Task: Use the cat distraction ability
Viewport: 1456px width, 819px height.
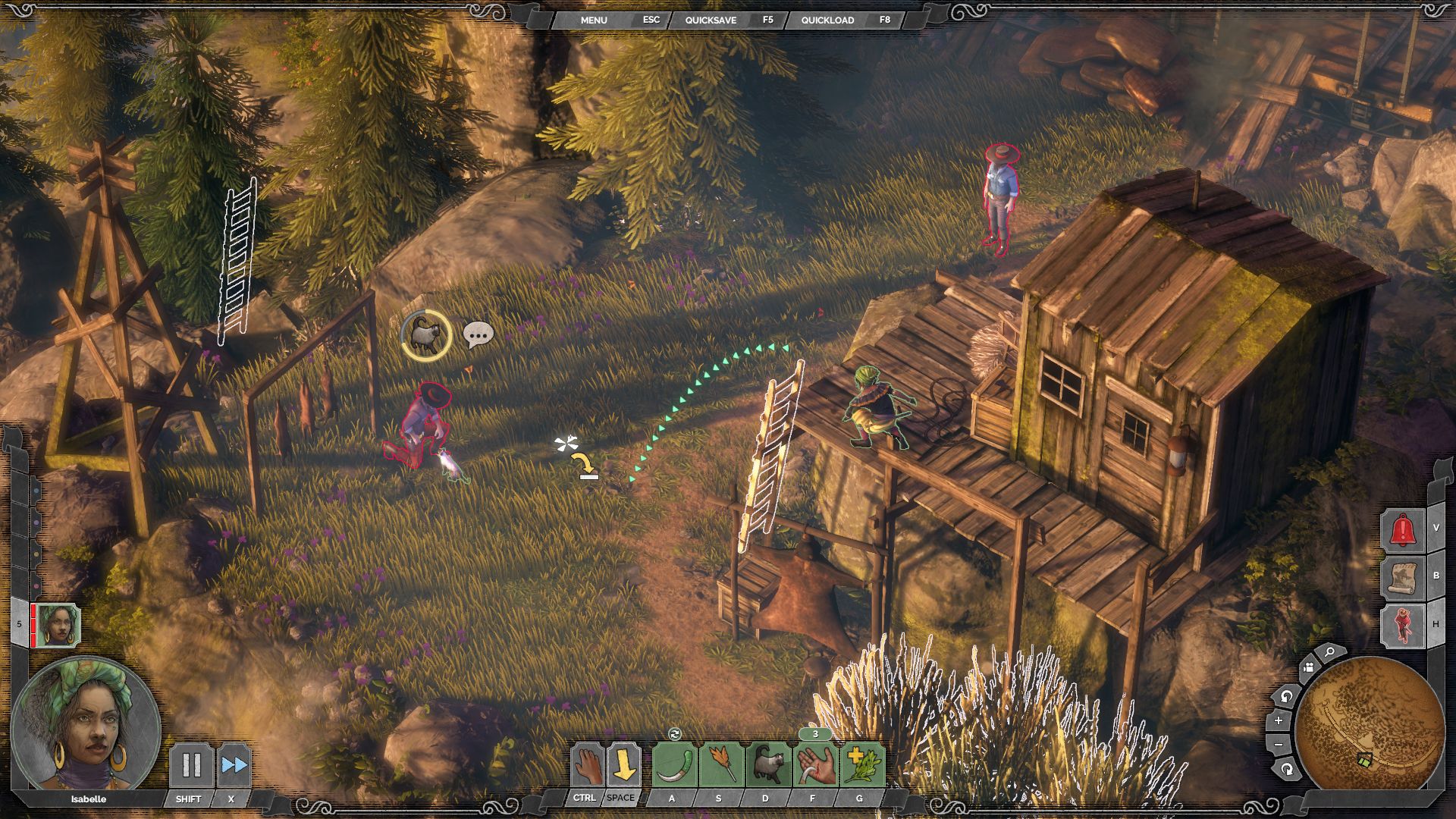Action: coord(768,765)
